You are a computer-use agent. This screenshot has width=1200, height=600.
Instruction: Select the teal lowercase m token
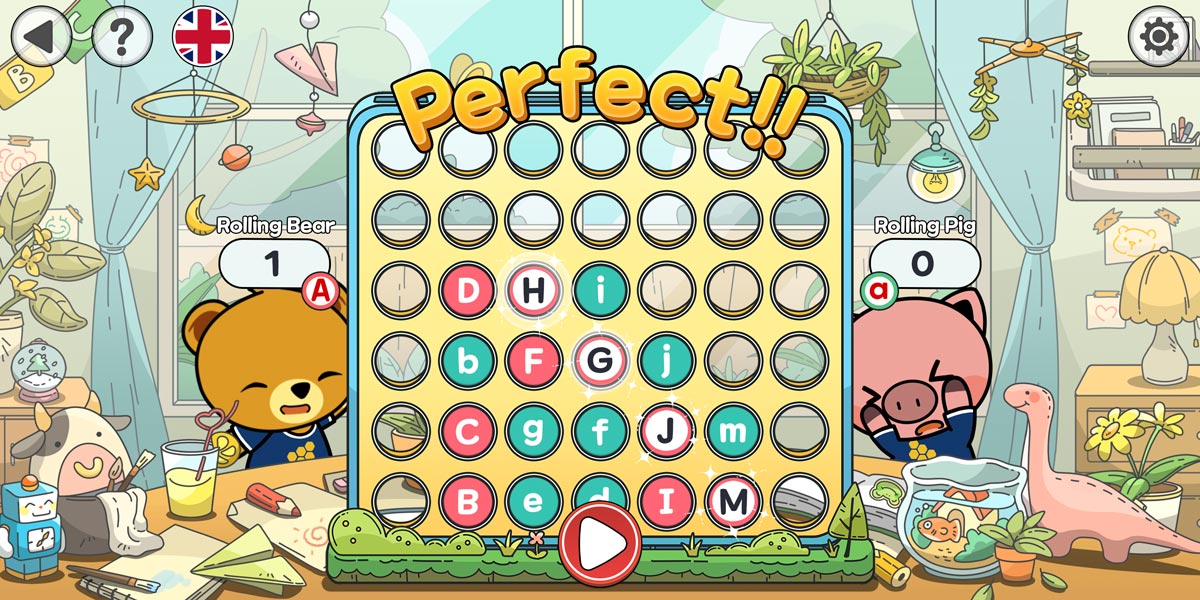[735, 431]
